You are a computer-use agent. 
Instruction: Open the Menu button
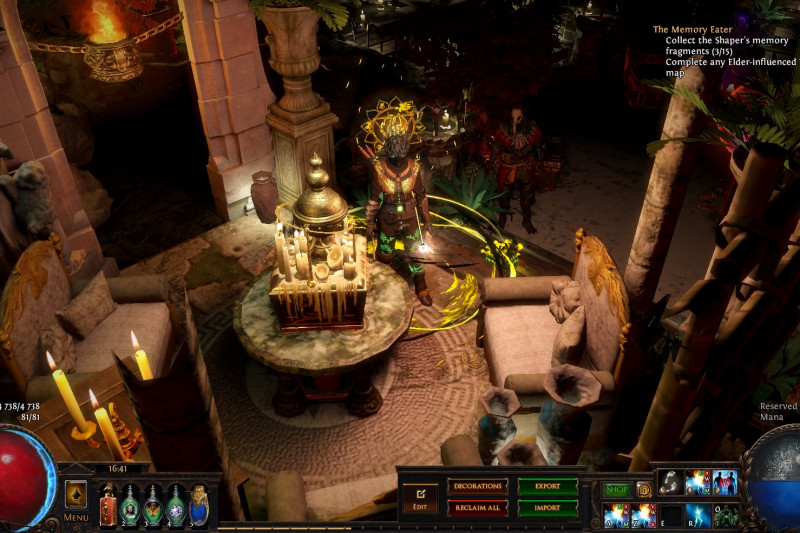[76, 498]
